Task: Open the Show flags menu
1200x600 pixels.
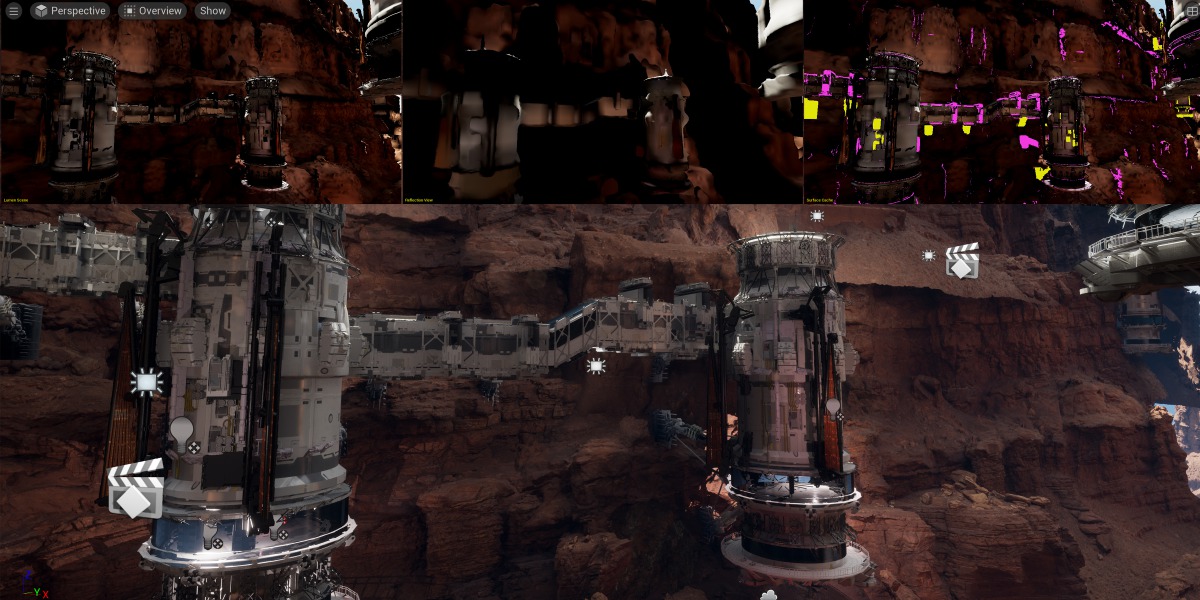Action: point(212,11)
